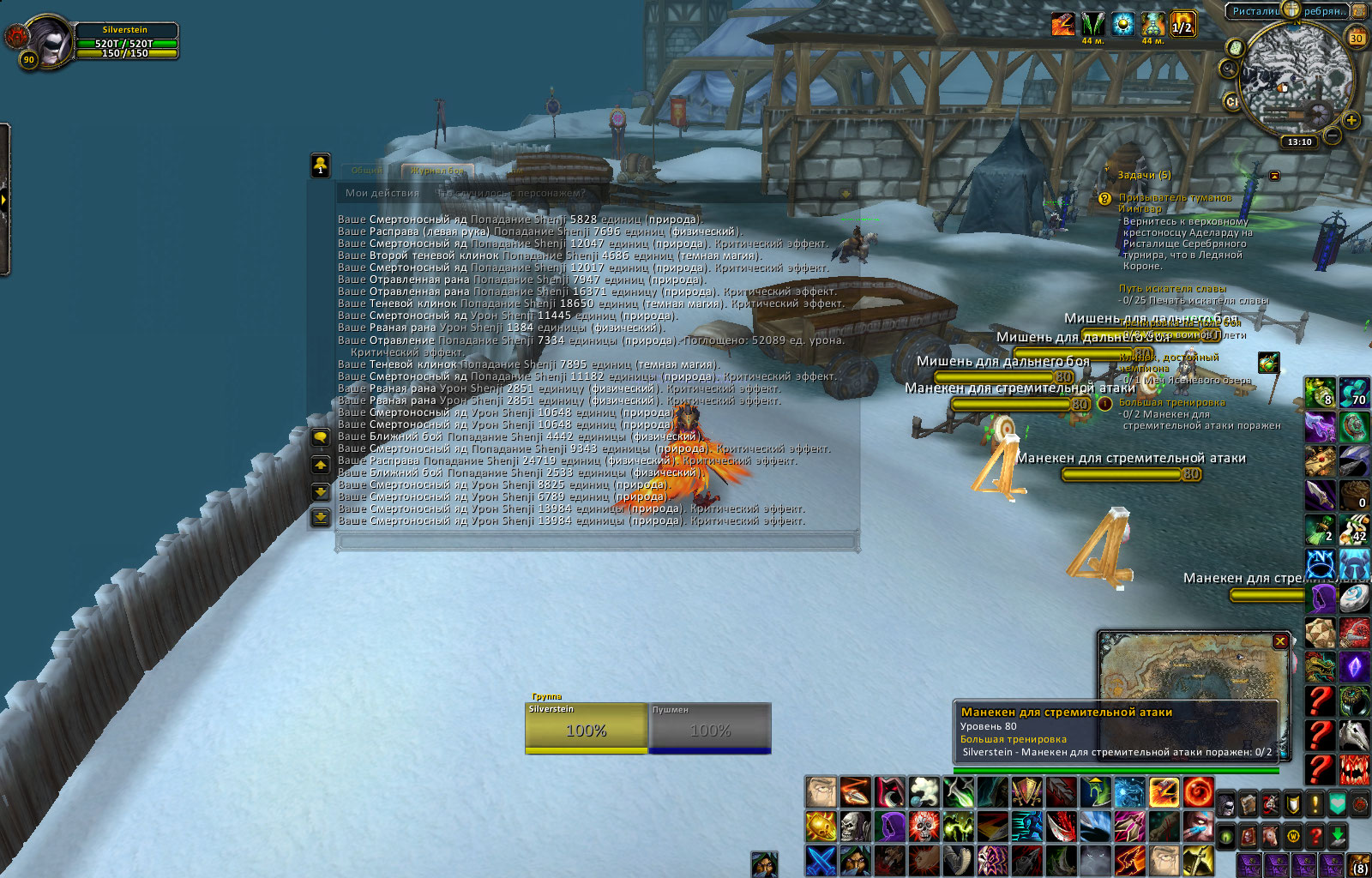Switch to the Общий chat tab

click(366, 171)
